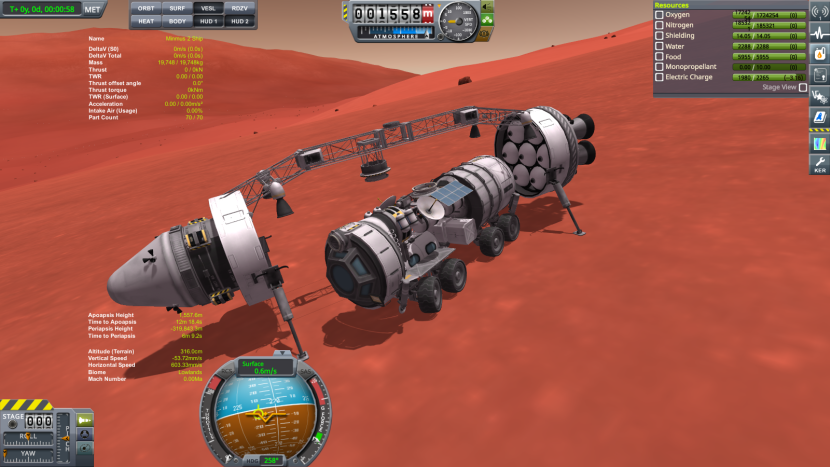Screen dimensions: 830x467
Task: Select the Food resource checkbox
Action: (659, 56)
